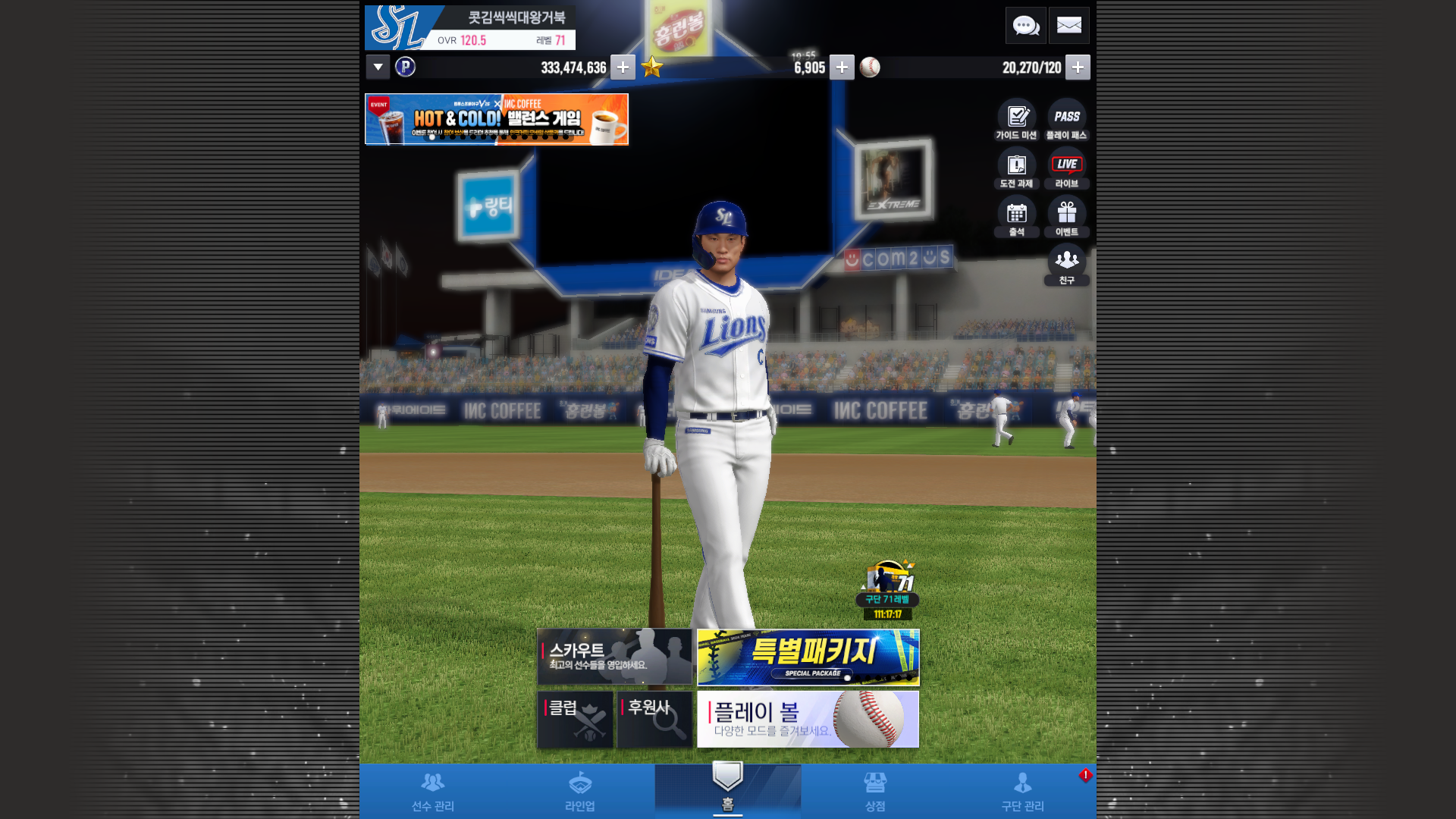Open the 후원사 sponsor panel

point(654,719)
